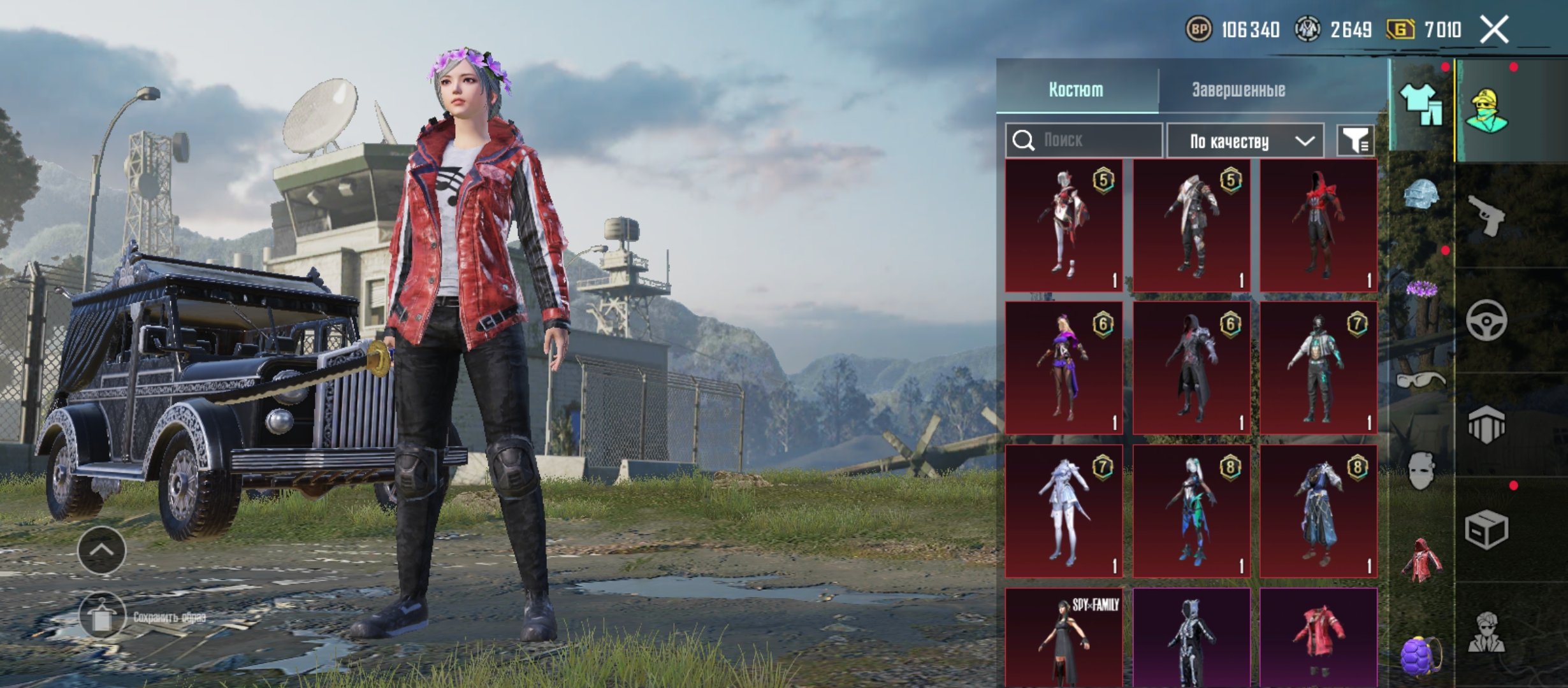The height and width of the screenshot is (688, 1568).
Task: Open the steering wheel vehicle category
Action: pos(1486,320)
